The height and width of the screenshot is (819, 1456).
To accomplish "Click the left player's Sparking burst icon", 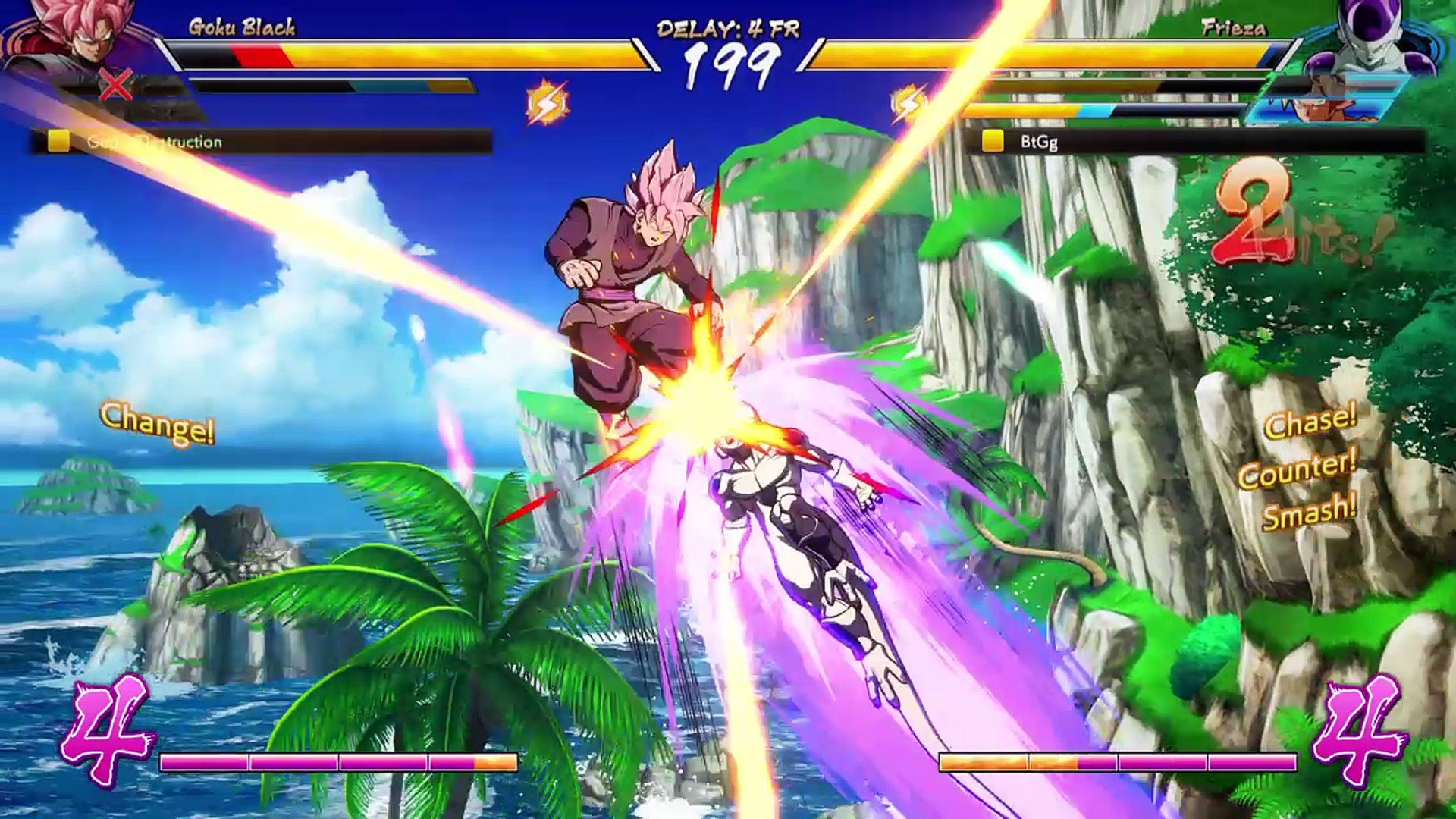I will pos(547,104).
